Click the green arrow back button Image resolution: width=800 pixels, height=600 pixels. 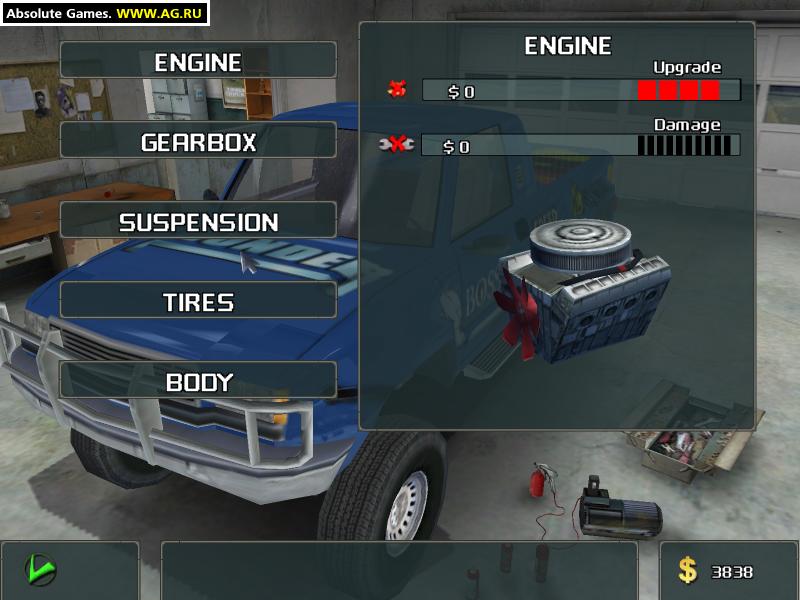(x=40, y=570)
